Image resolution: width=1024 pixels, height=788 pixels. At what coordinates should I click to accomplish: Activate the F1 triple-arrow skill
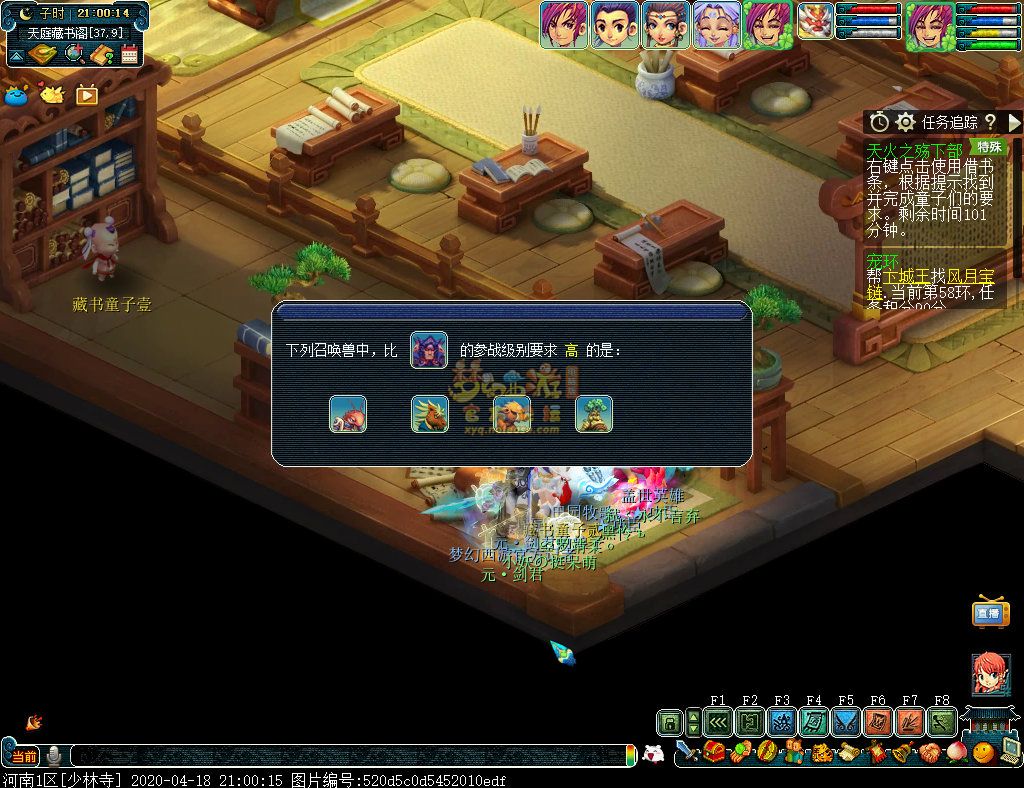(x=718, y=722)
